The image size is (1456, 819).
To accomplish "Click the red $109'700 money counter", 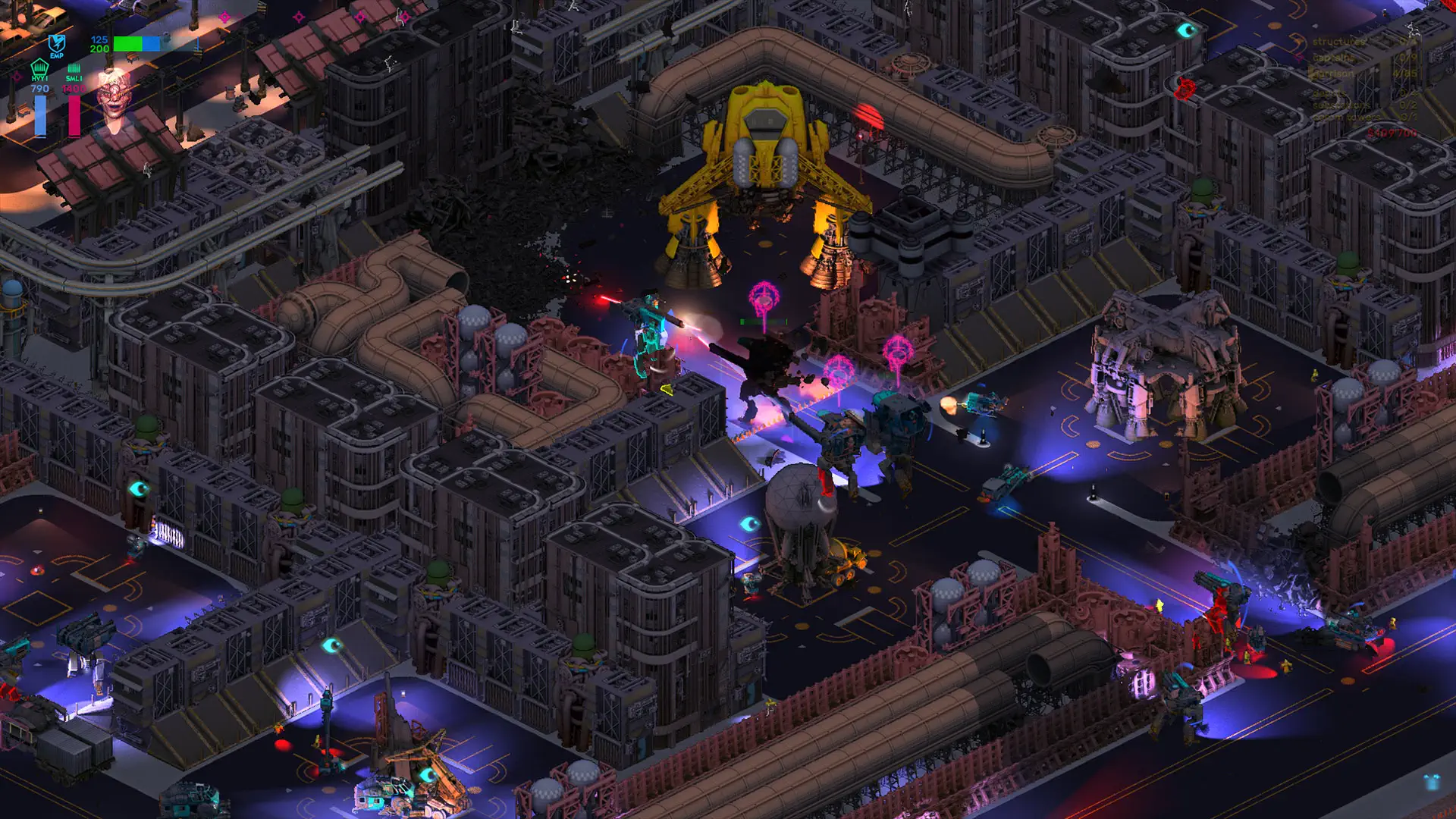I will click(1394, 134).
